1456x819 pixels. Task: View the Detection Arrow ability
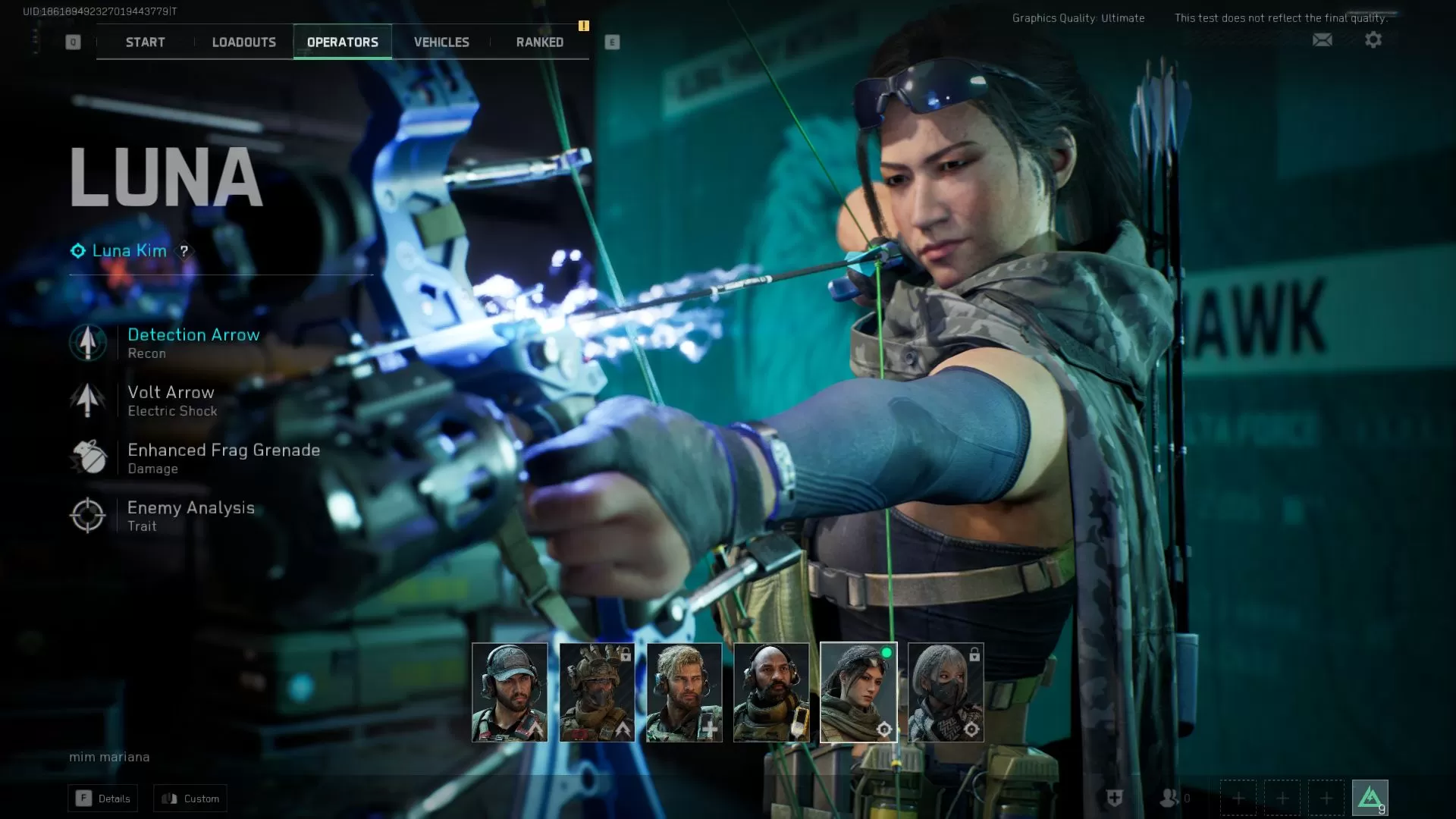tap(193, 343)
